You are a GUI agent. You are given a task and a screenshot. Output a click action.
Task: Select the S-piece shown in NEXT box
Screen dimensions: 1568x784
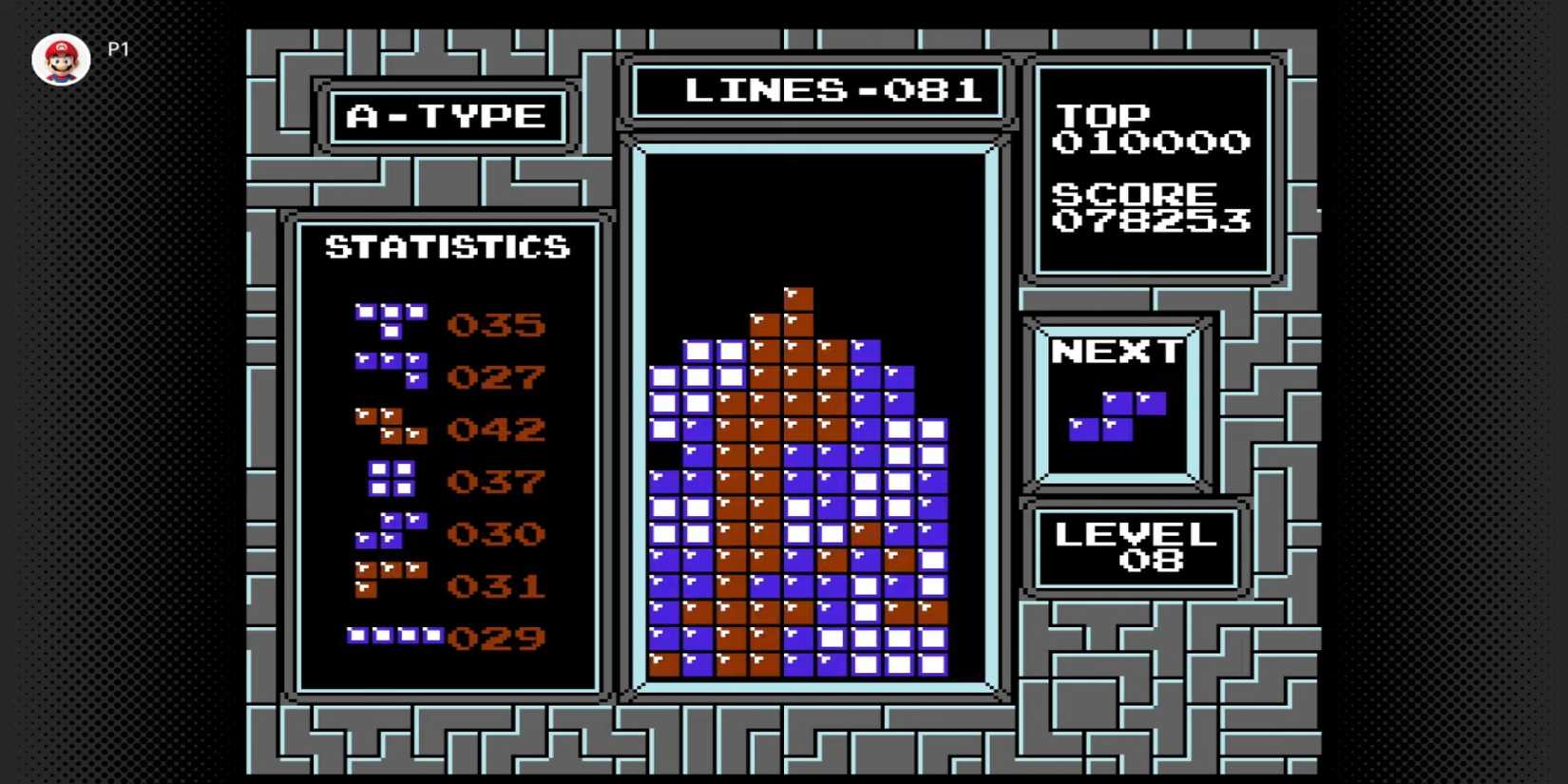pos(1117,416)
